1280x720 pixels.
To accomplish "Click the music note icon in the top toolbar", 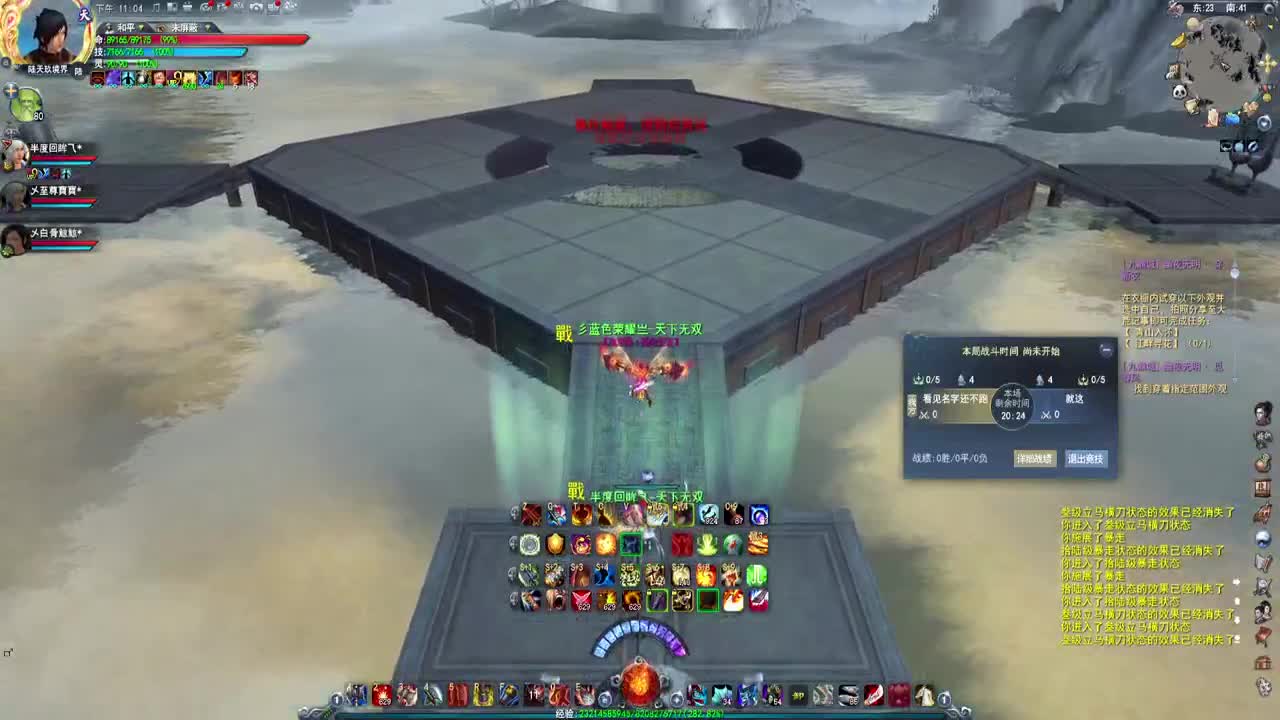I will tap(154, 7).
